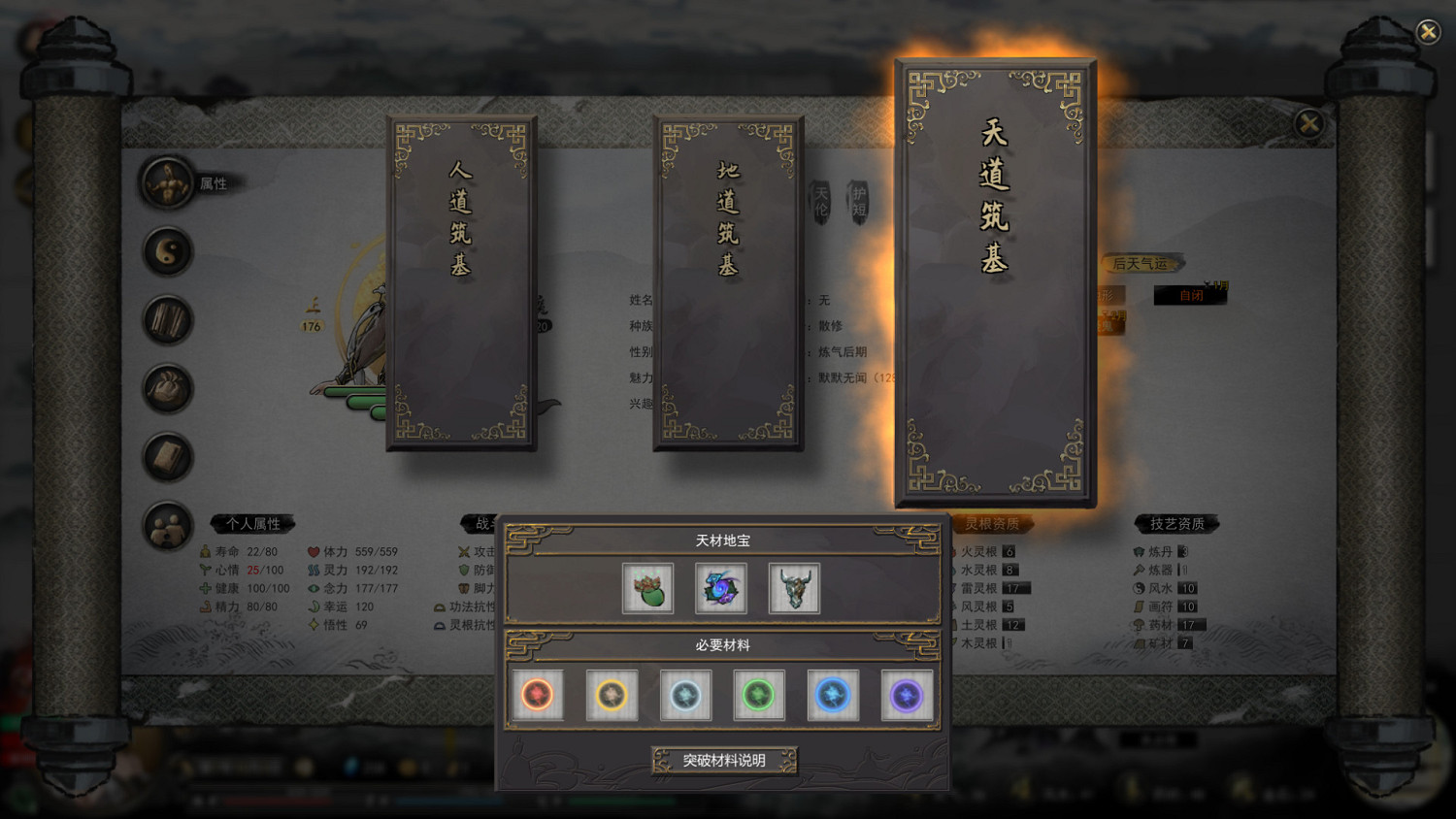
Task: Click the bamboo scroll sidebar icon
Action: coord(167,320)
